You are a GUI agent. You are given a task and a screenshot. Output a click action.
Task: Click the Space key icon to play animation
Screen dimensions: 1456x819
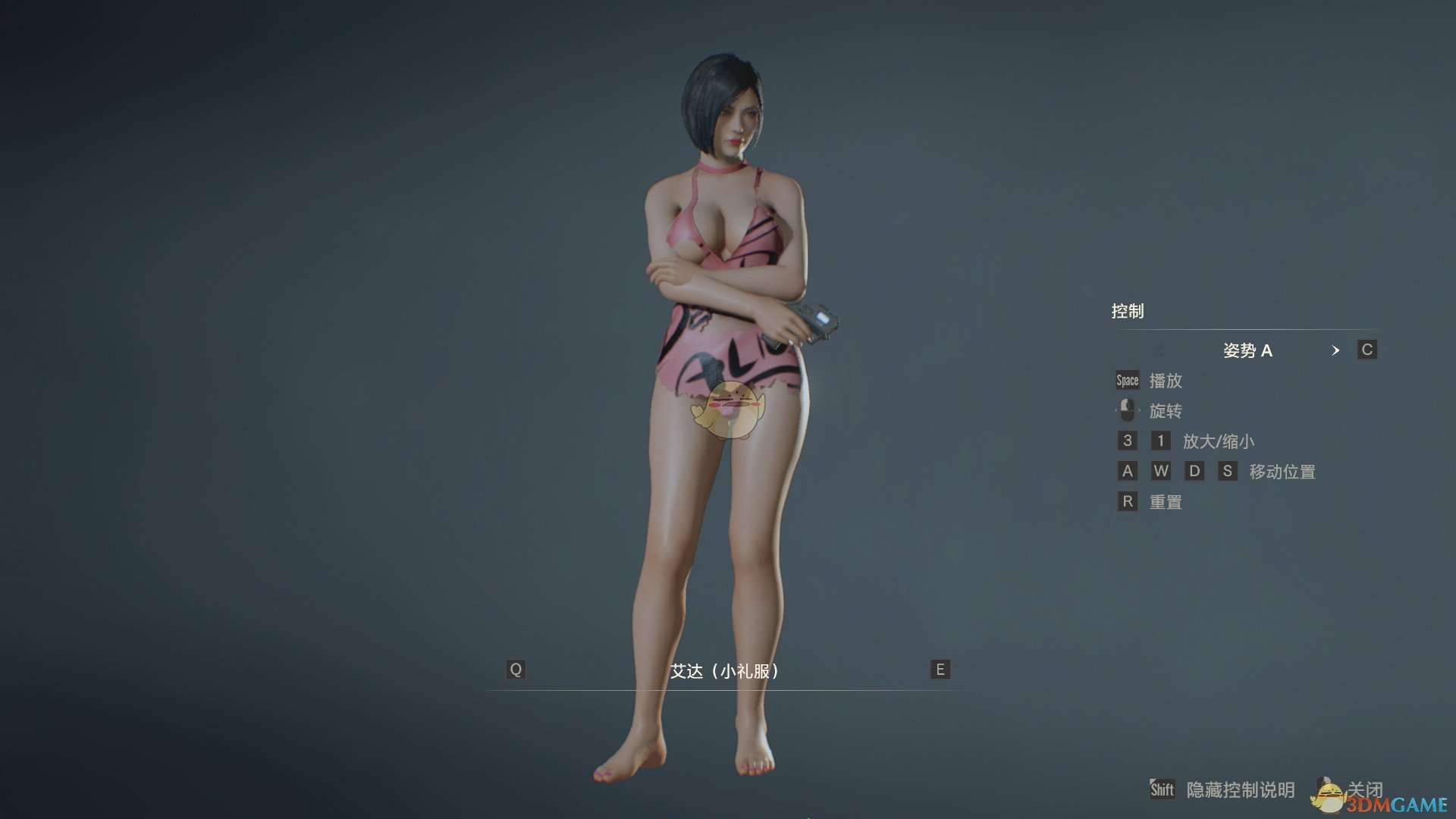tap(1127, 380)
